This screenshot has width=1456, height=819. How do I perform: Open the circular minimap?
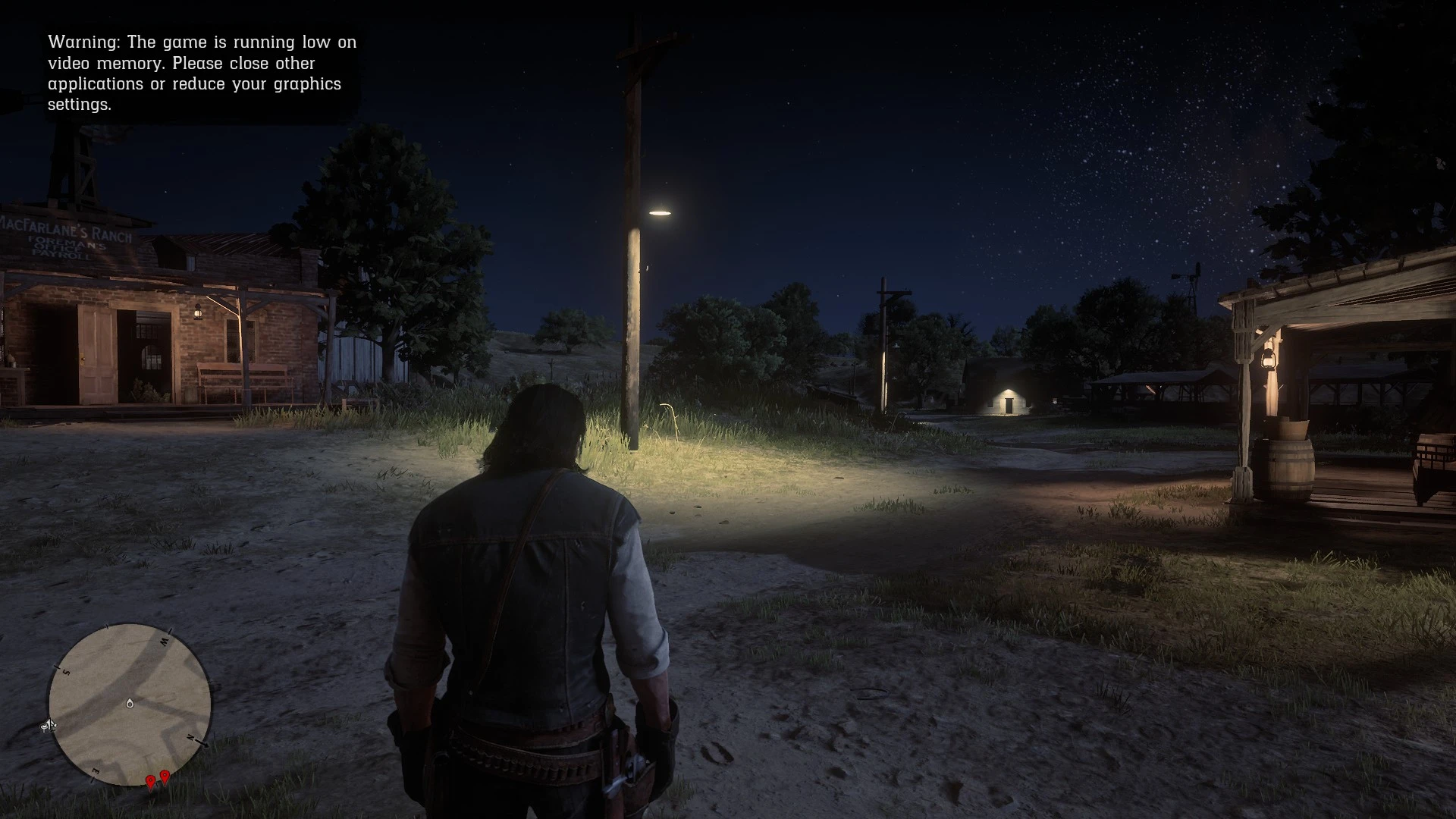130,704
